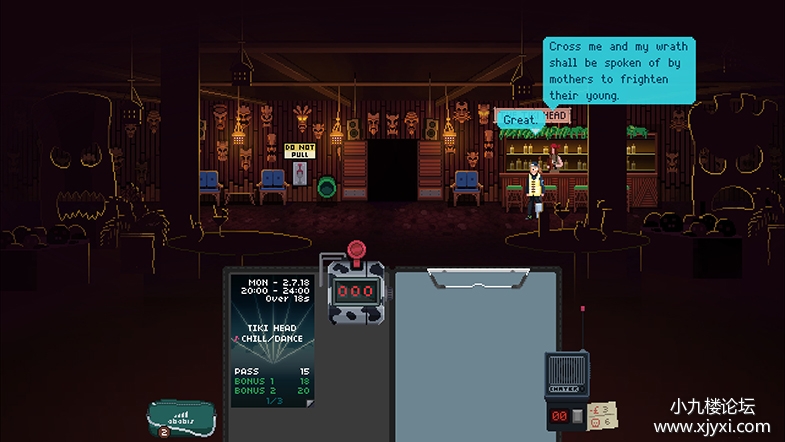
Task: Open the phone with the 2 notification badge
Action: pyautogui.click(x=181, y=416)
